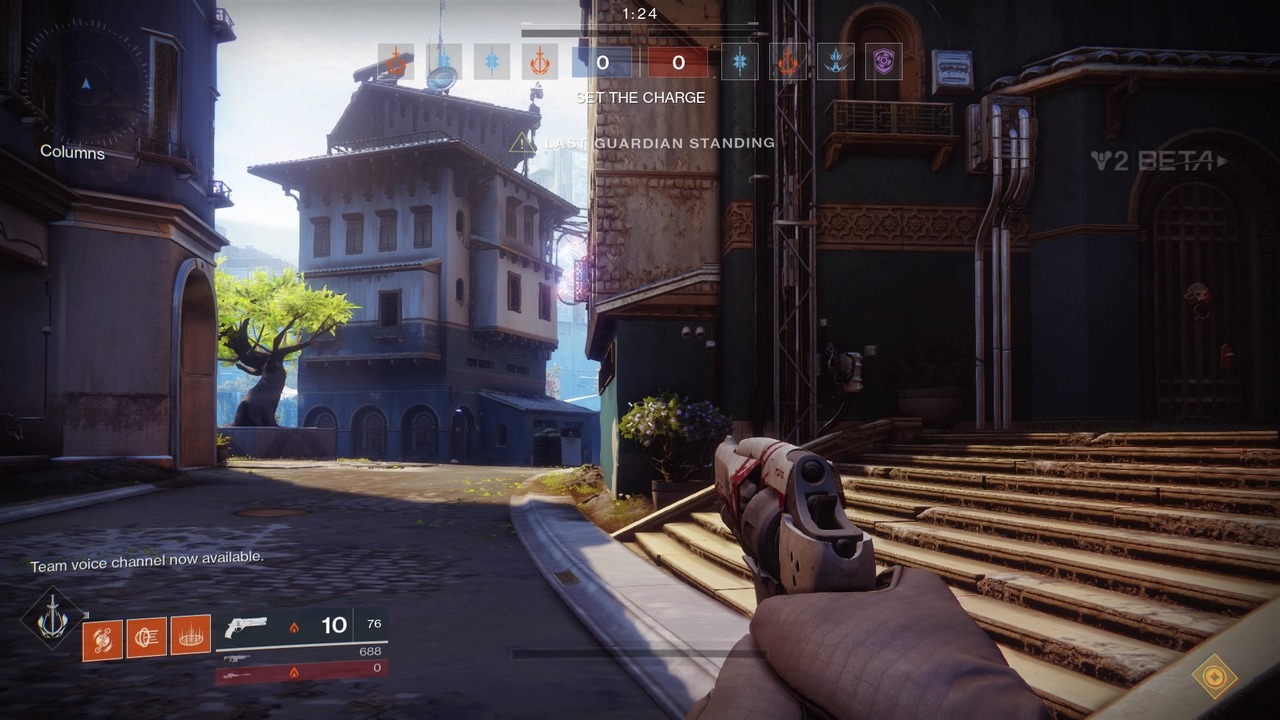Select the blue Arcstrider trident player icon
The width and height of the screenshot is (1280, 720).
[836, 62]
